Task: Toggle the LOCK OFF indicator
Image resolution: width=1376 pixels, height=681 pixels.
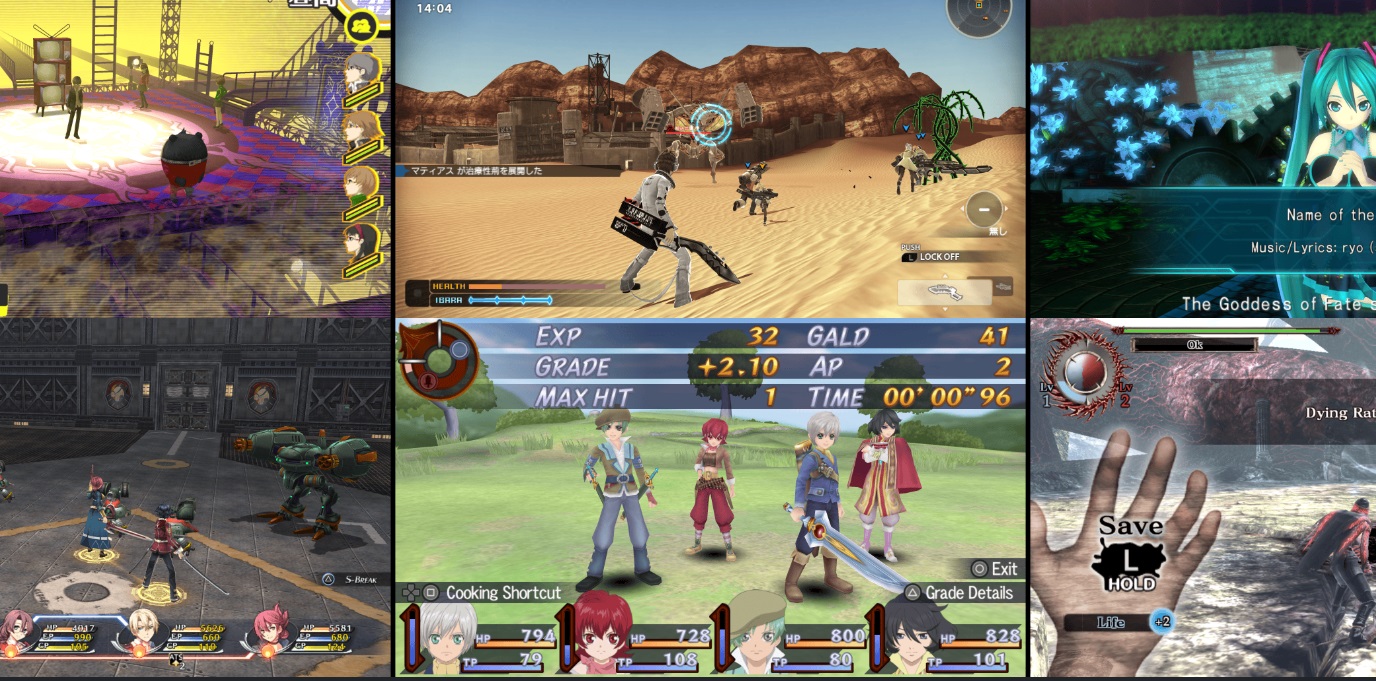Action: point(938,257)
